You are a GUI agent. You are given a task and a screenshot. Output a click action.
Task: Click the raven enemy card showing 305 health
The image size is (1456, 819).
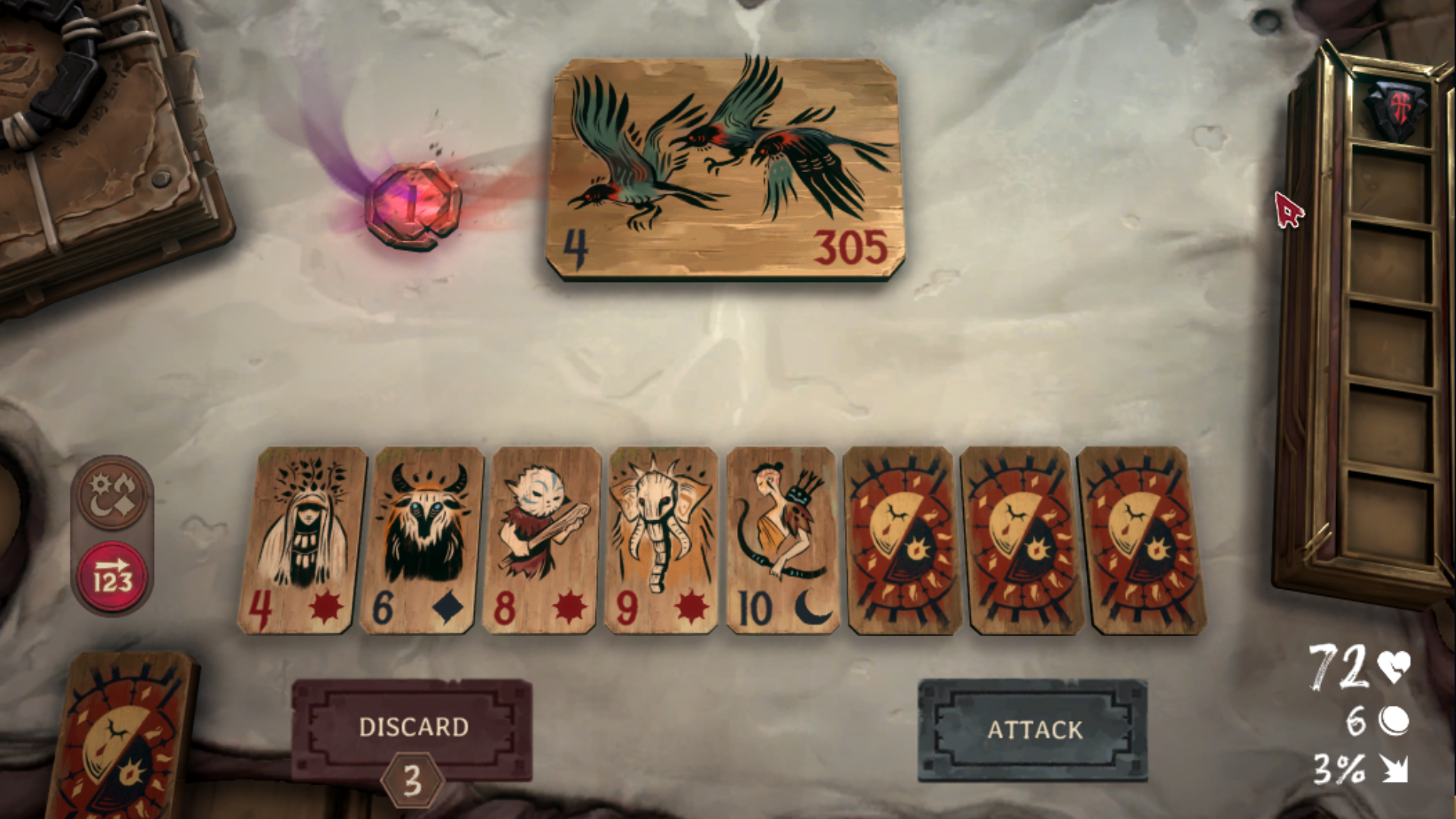pyautogui.click(x=724, y=167)
